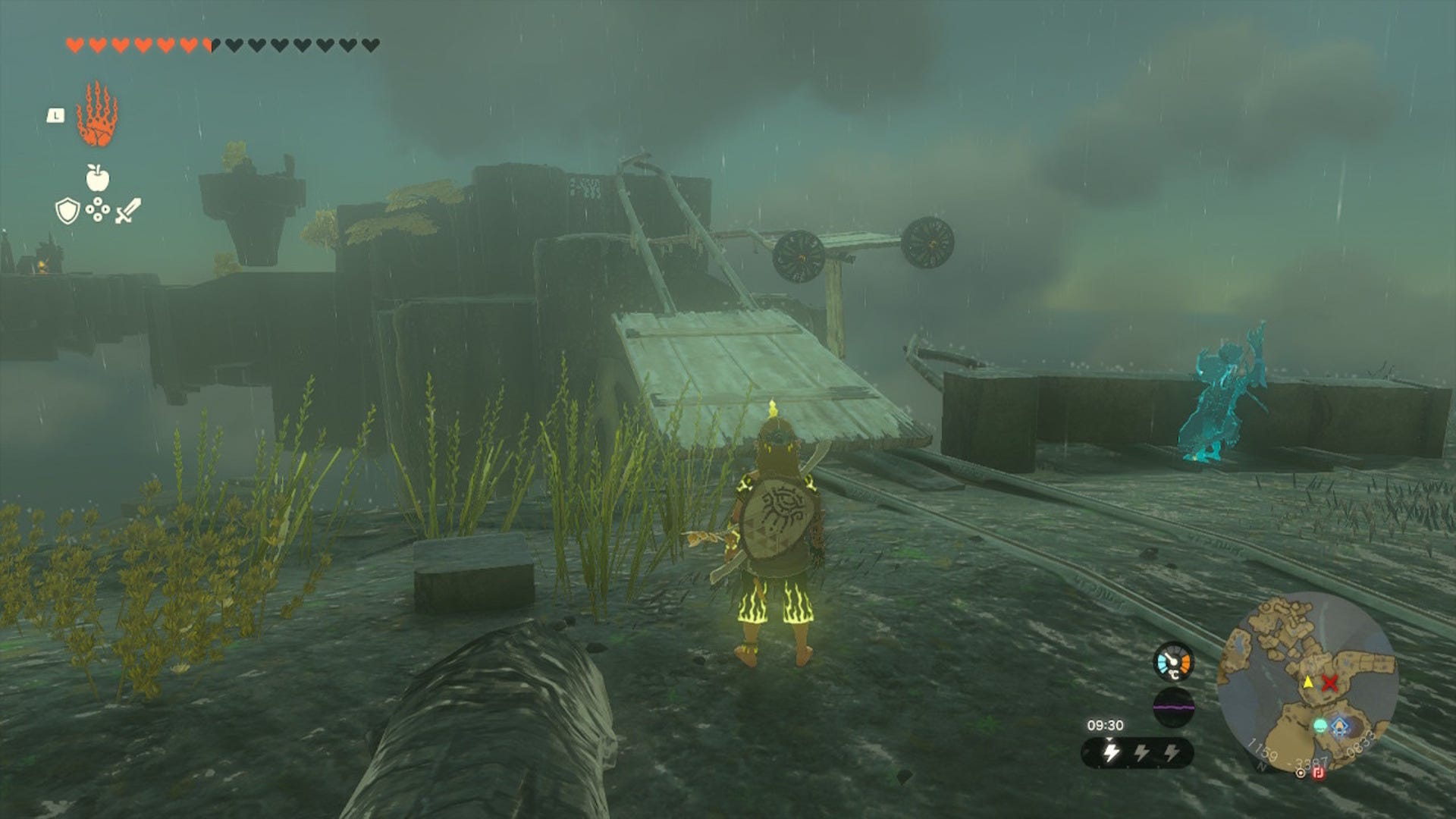The width and height of the screenshot is (1456, 819).
Task: Click the red pin marker below the minimap
Action: [x=1317, y=773]
